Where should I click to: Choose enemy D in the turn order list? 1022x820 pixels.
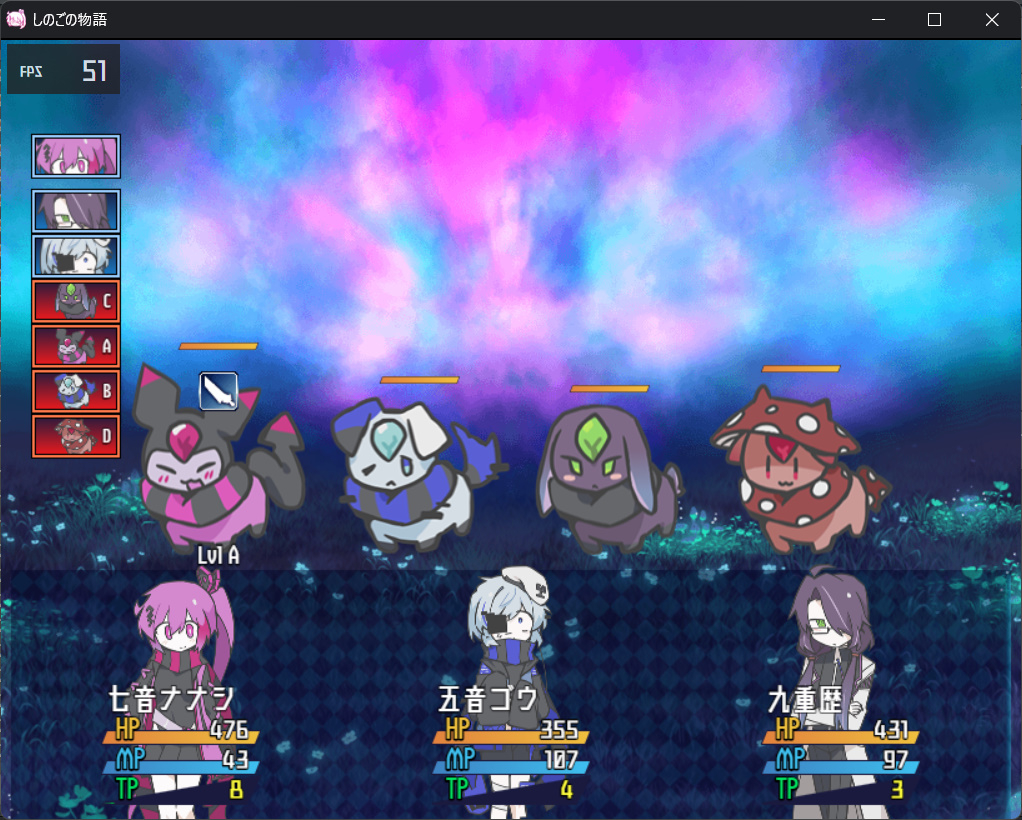click(76, 436)
